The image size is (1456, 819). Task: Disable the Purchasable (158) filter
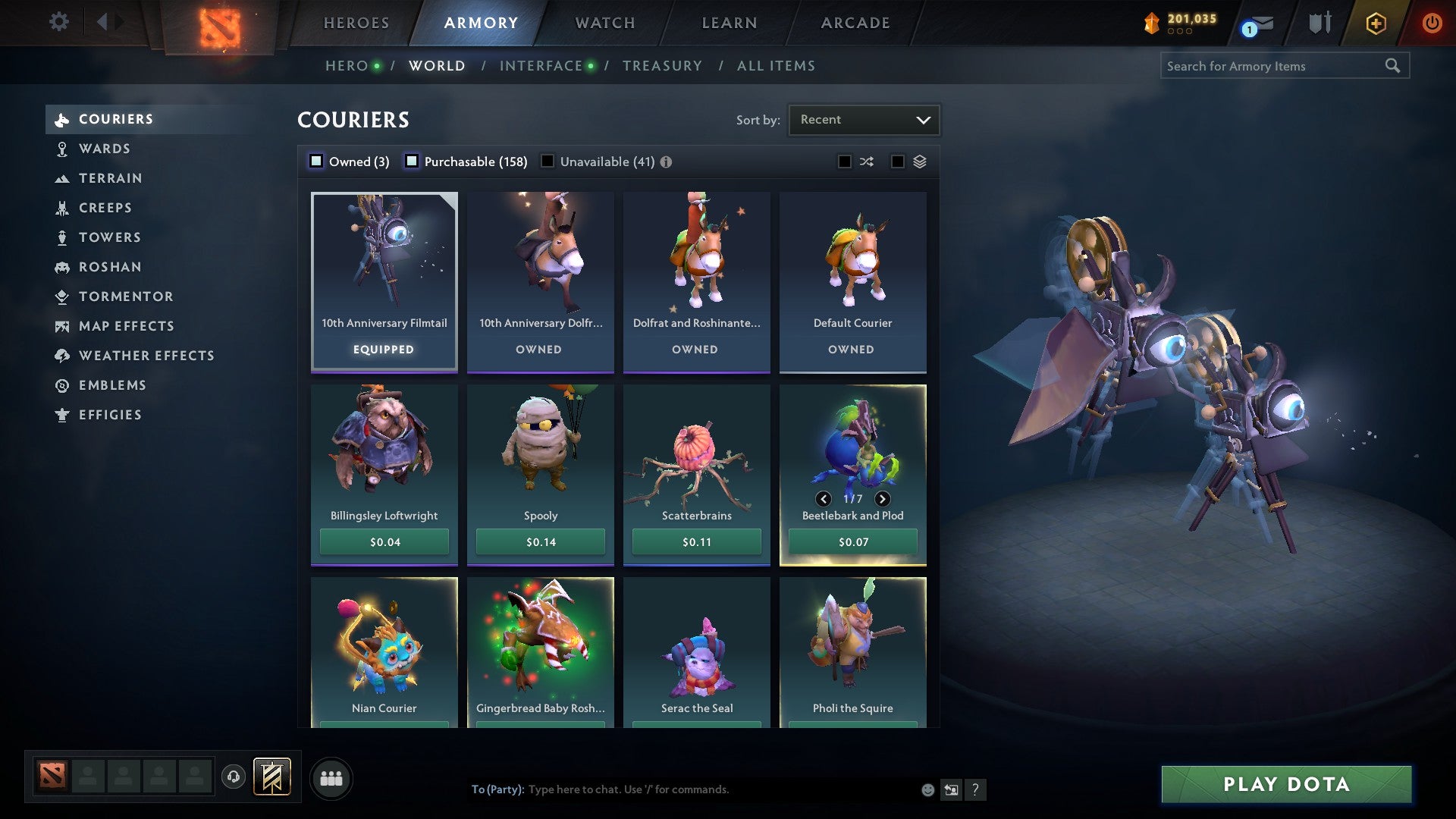[413, 161]
